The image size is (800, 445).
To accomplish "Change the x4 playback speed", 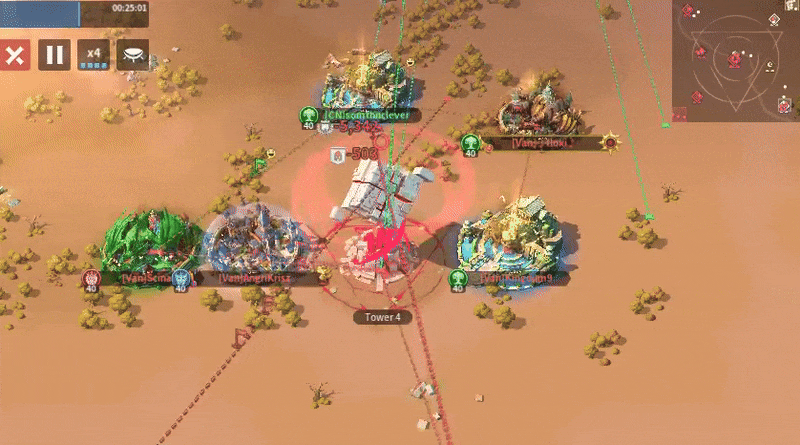I will 93,56.
